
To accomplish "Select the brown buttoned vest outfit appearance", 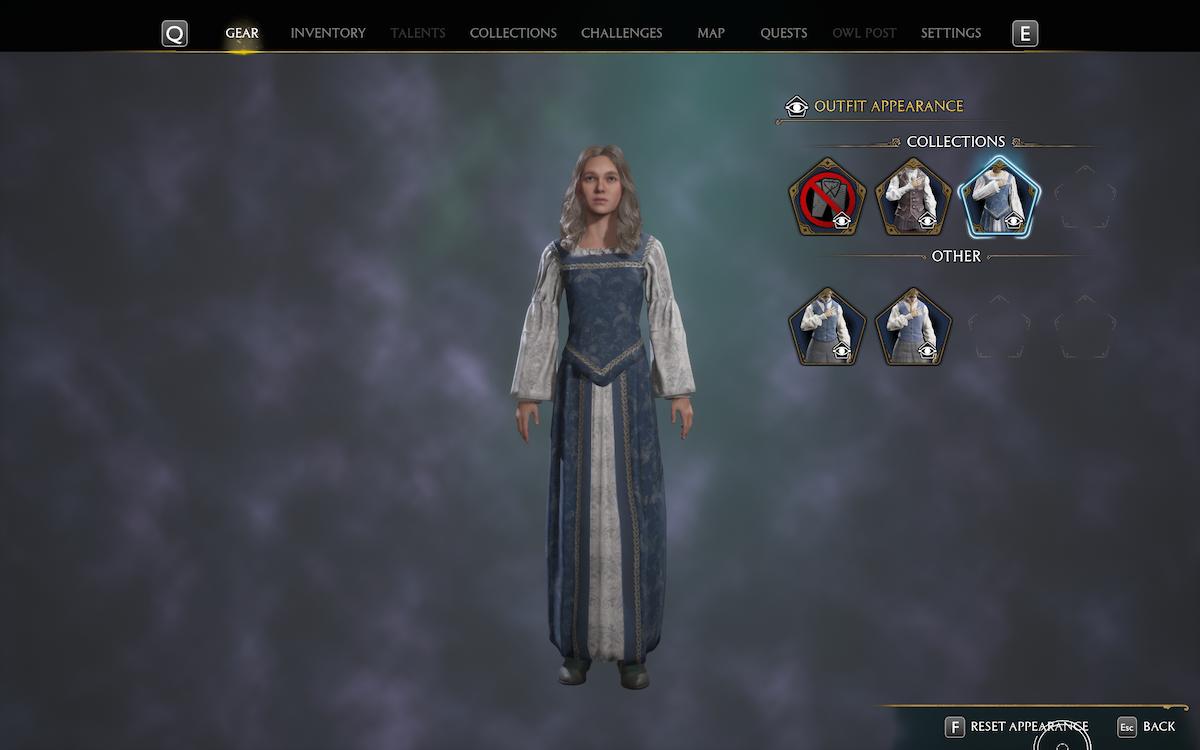I will coord(913,198).
